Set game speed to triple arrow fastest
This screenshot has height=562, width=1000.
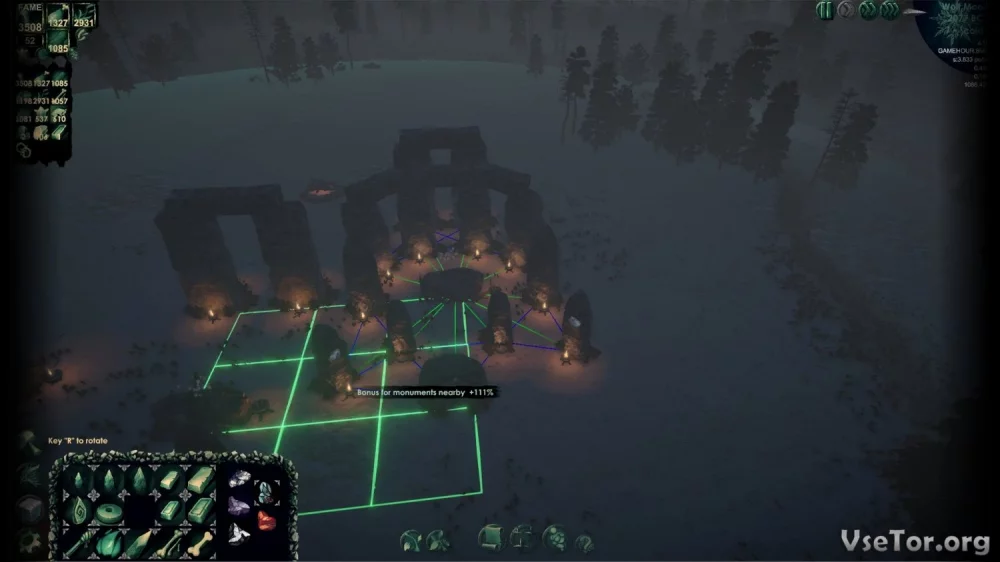coord(889,10)
